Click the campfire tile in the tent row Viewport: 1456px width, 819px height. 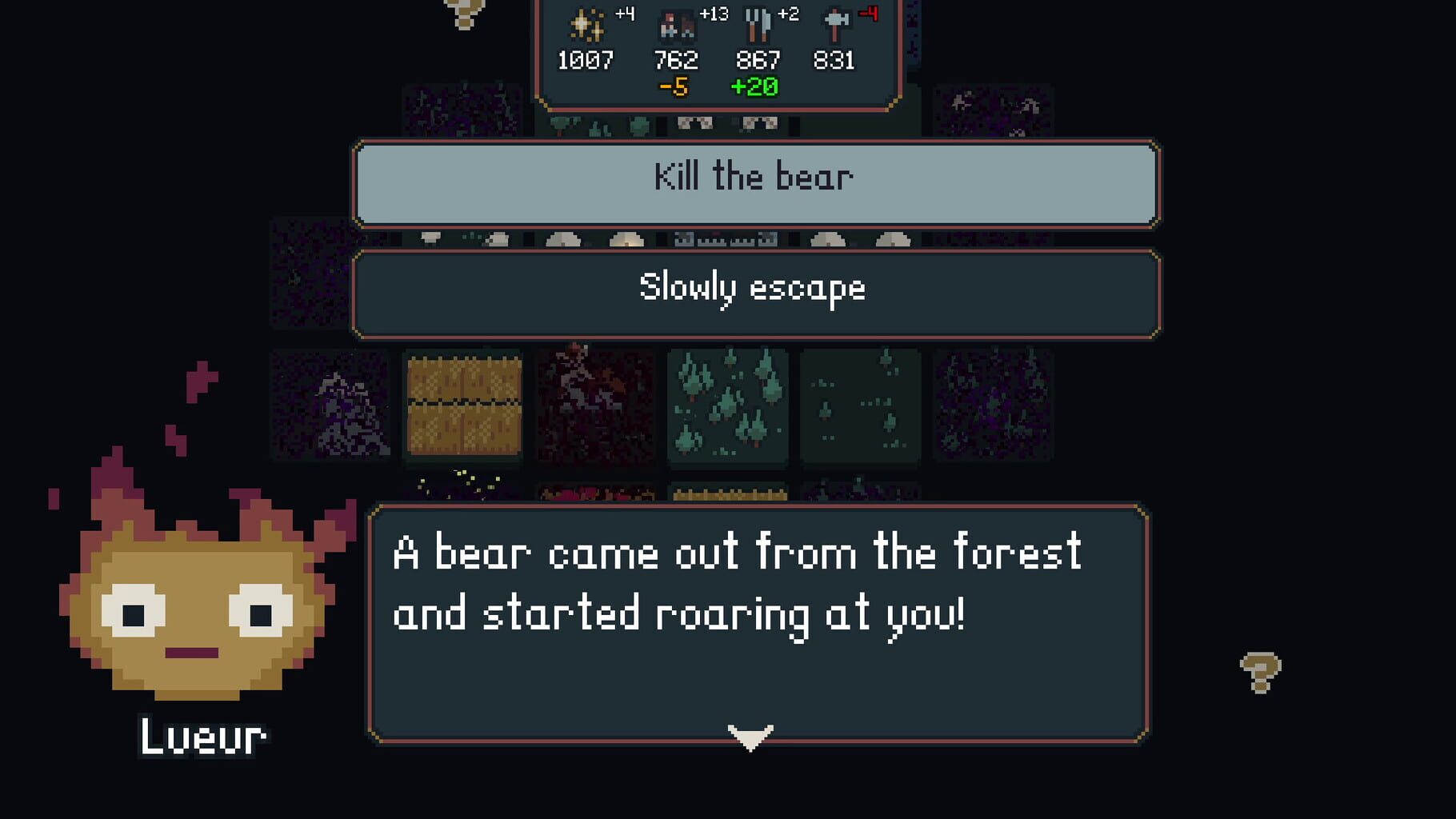626,240
